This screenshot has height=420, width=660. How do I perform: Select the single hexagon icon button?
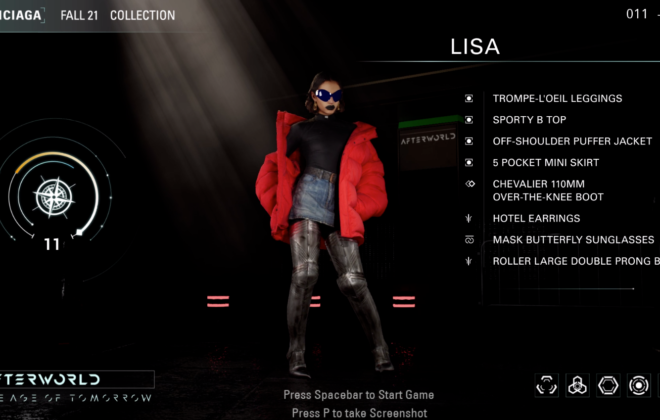(x=608, y=385)
